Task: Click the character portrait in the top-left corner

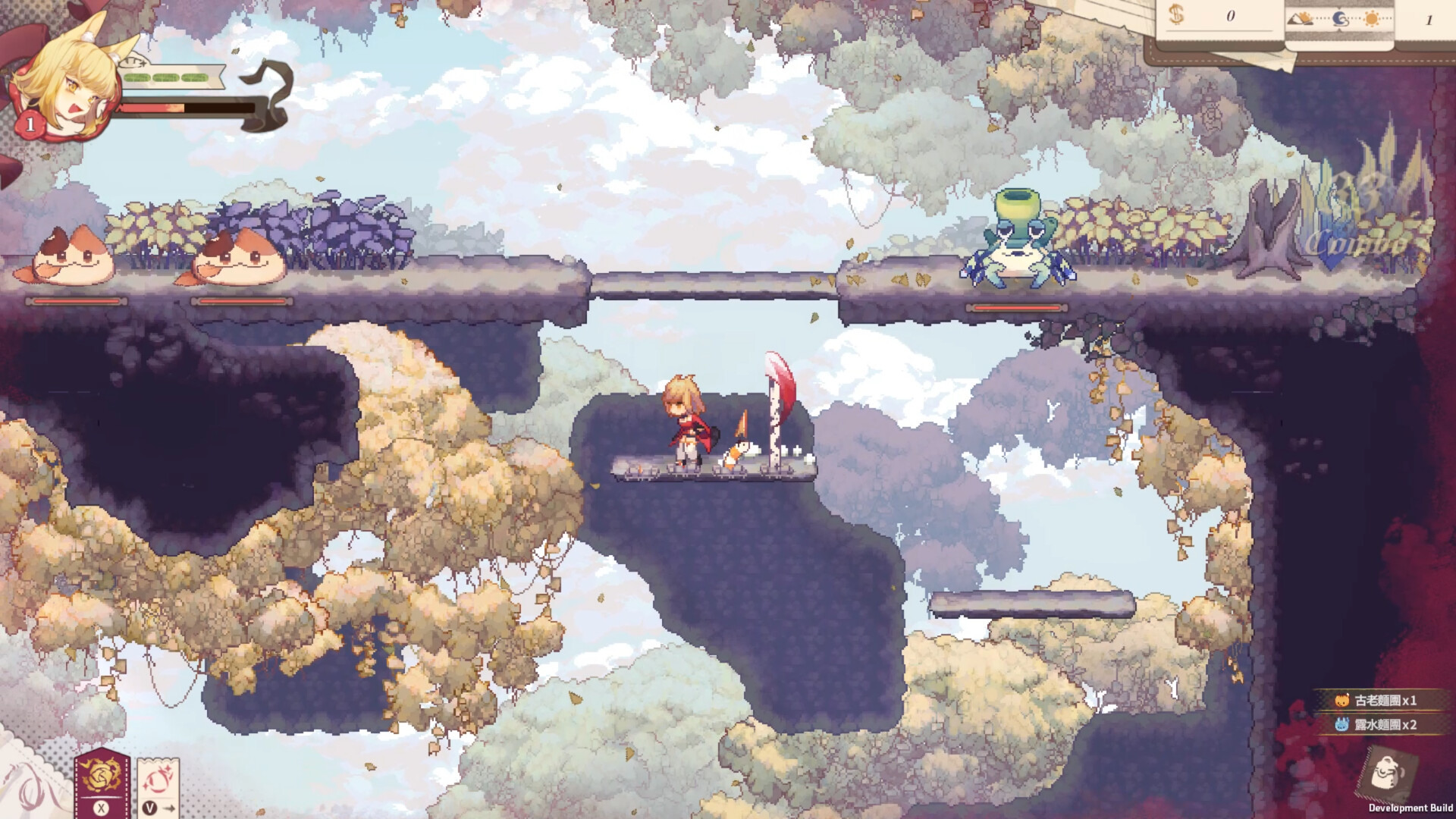Action: point(72,80)
